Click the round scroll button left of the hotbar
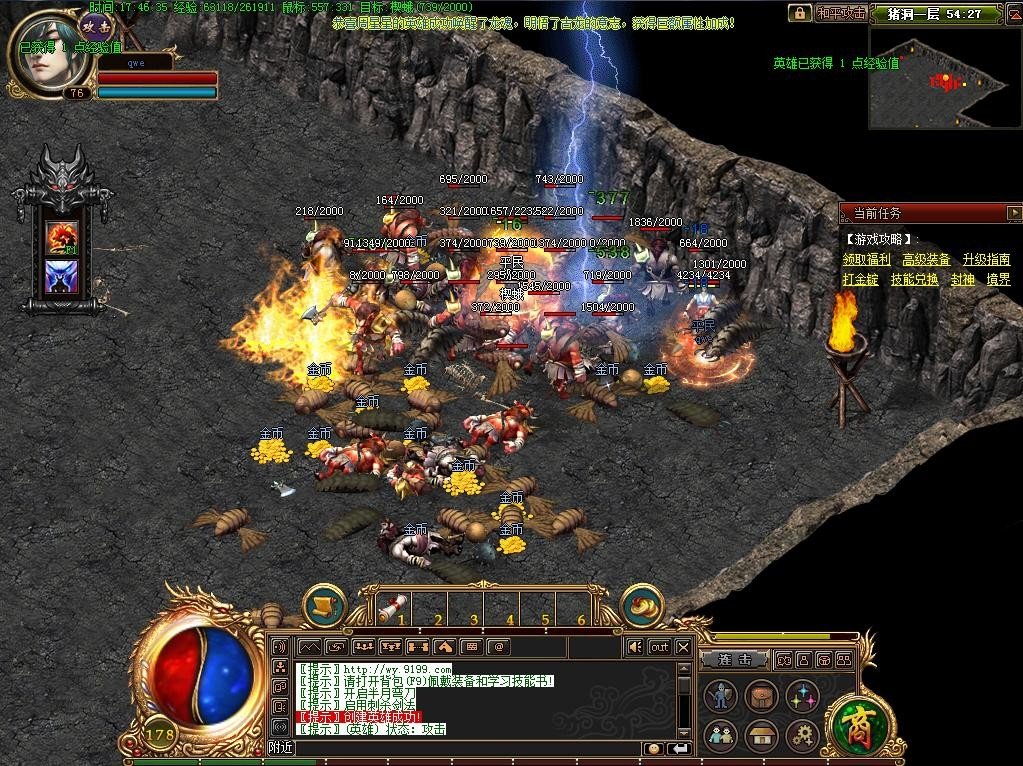 [325, 606]
